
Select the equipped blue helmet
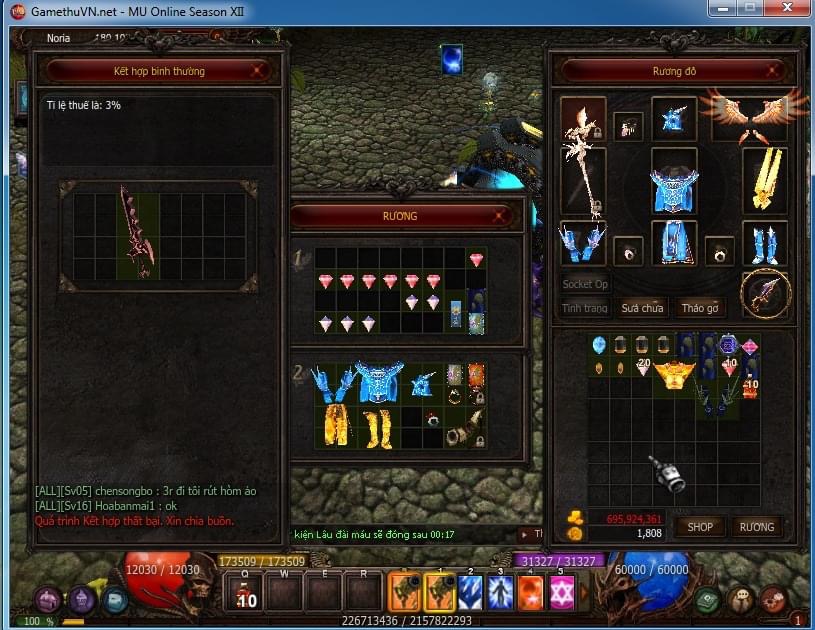click(674, 118)
